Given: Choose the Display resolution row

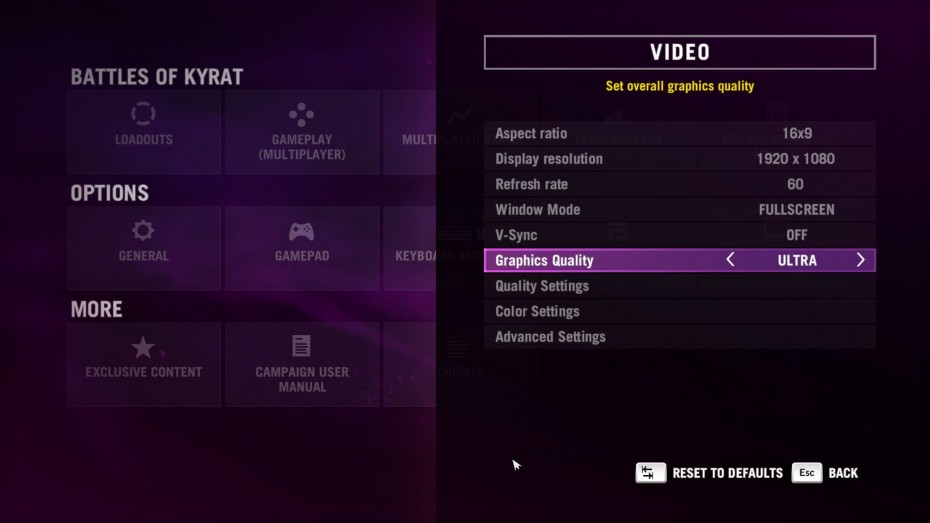Looking at the screenshot, I should pos(679,159).
